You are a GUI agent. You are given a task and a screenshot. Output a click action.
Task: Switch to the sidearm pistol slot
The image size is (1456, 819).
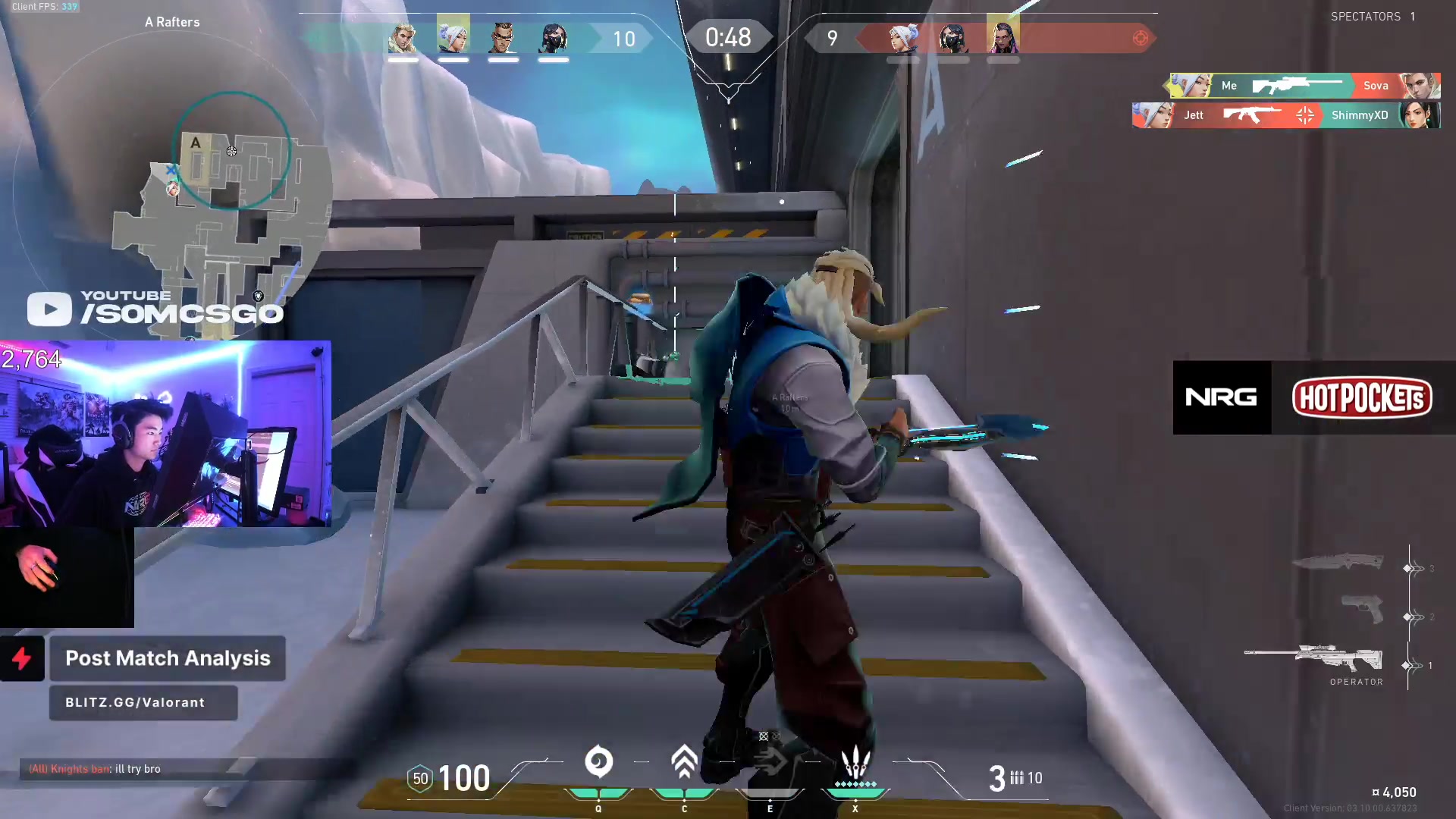click(x=1362, y=610)
